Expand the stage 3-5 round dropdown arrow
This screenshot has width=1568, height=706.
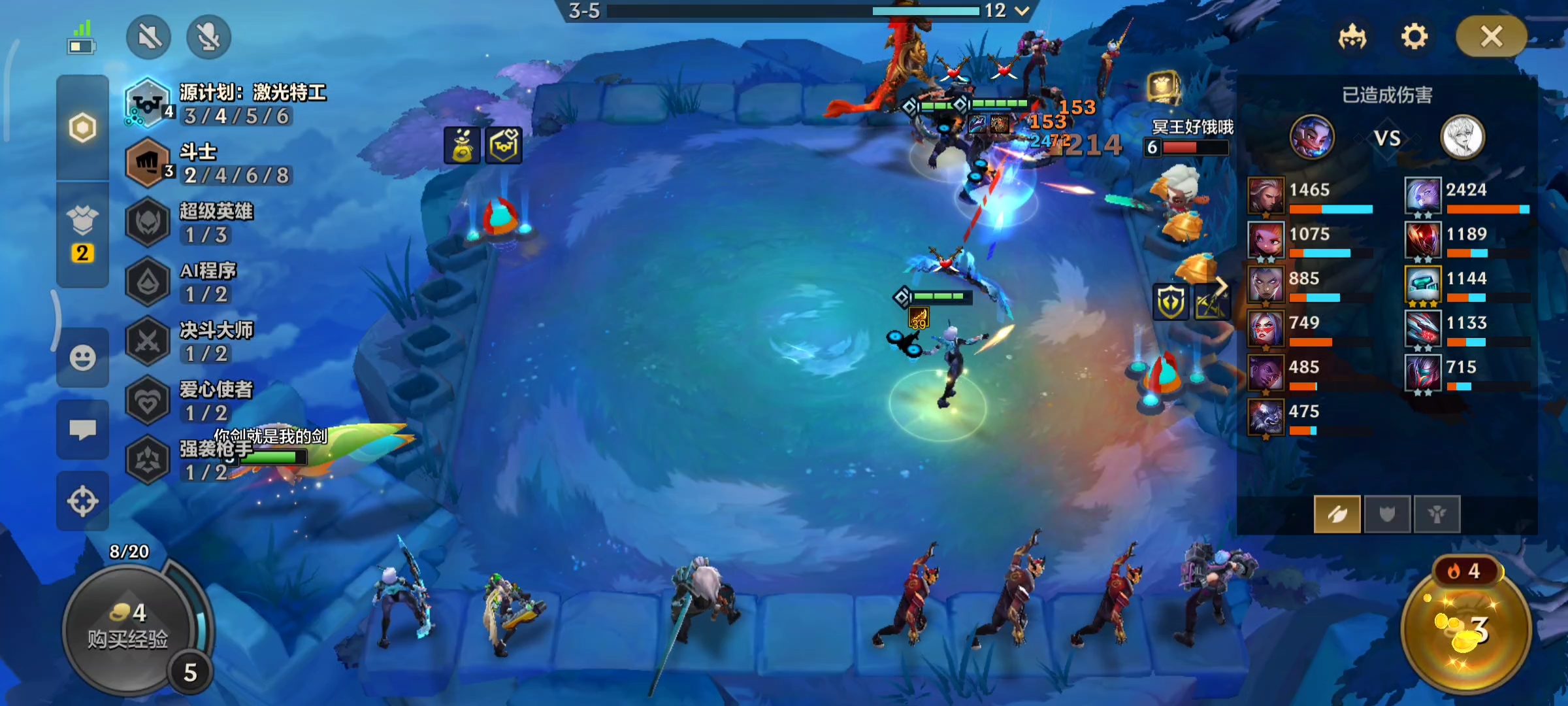click(1022, 10)
